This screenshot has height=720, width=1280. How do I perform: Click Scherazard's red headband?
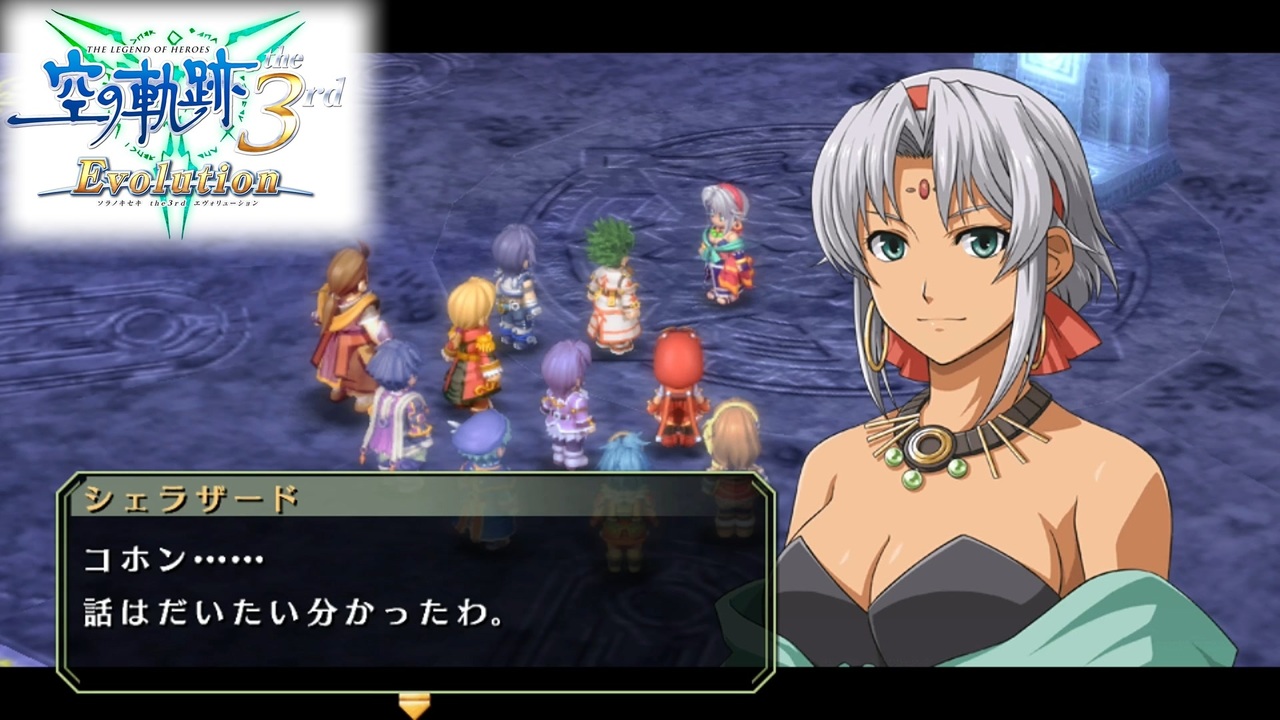[x=920, y=95]
